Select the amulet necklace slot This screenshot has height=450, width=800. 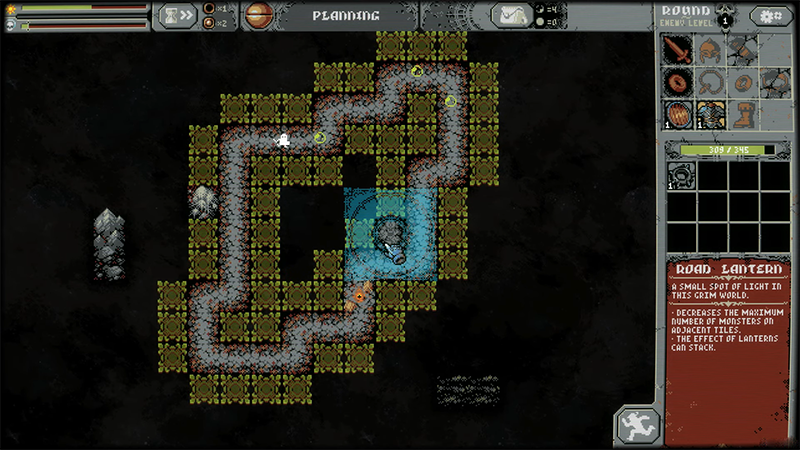click(710, 81)
